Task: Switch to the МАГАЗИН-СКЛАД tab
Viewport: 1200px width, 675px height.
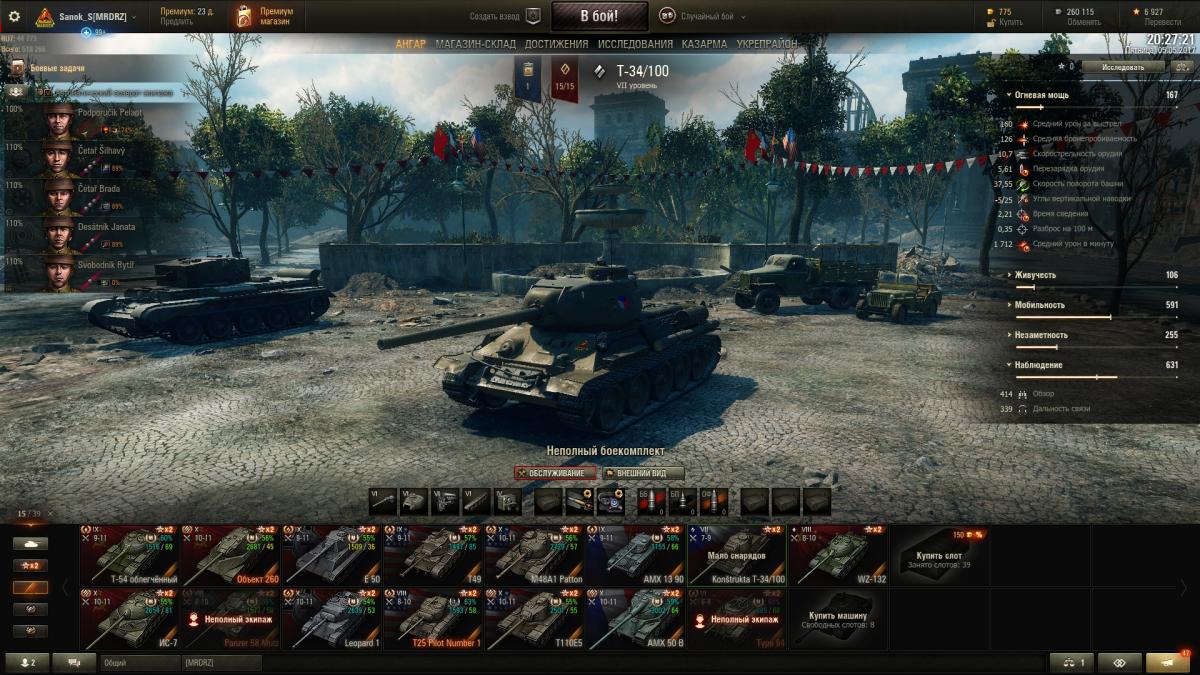Action: pos(475,45)
